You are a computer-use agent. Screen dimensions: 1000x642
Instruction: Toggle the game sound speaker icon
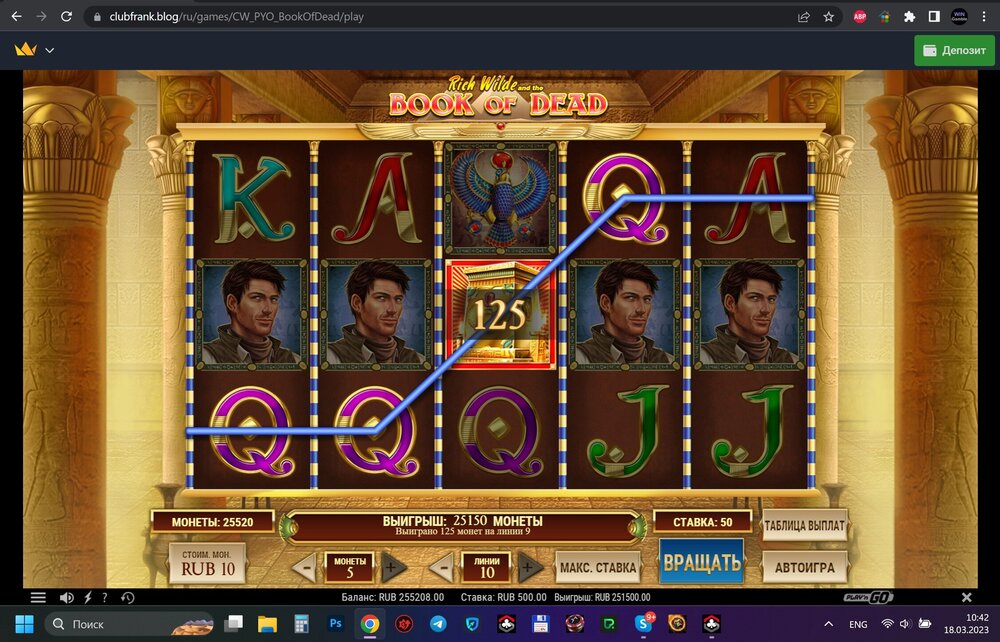point(66,598)
